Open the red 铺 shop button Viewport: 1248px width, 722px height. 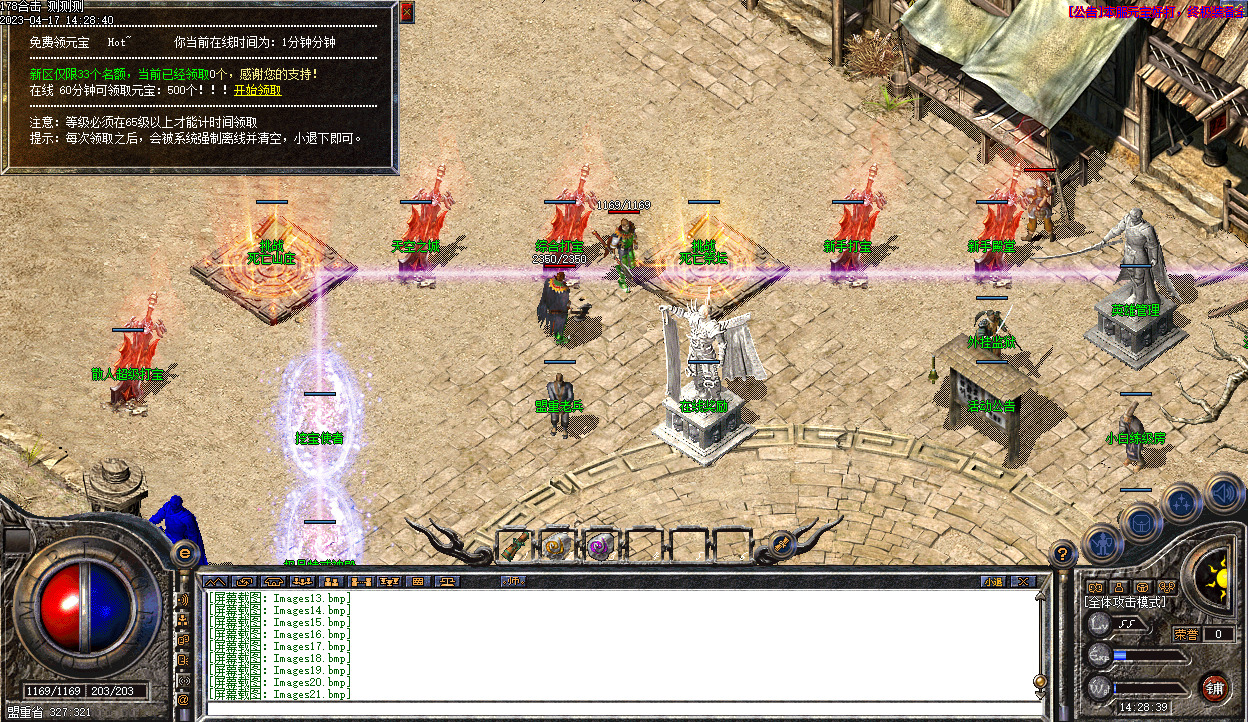(1214, 687)
